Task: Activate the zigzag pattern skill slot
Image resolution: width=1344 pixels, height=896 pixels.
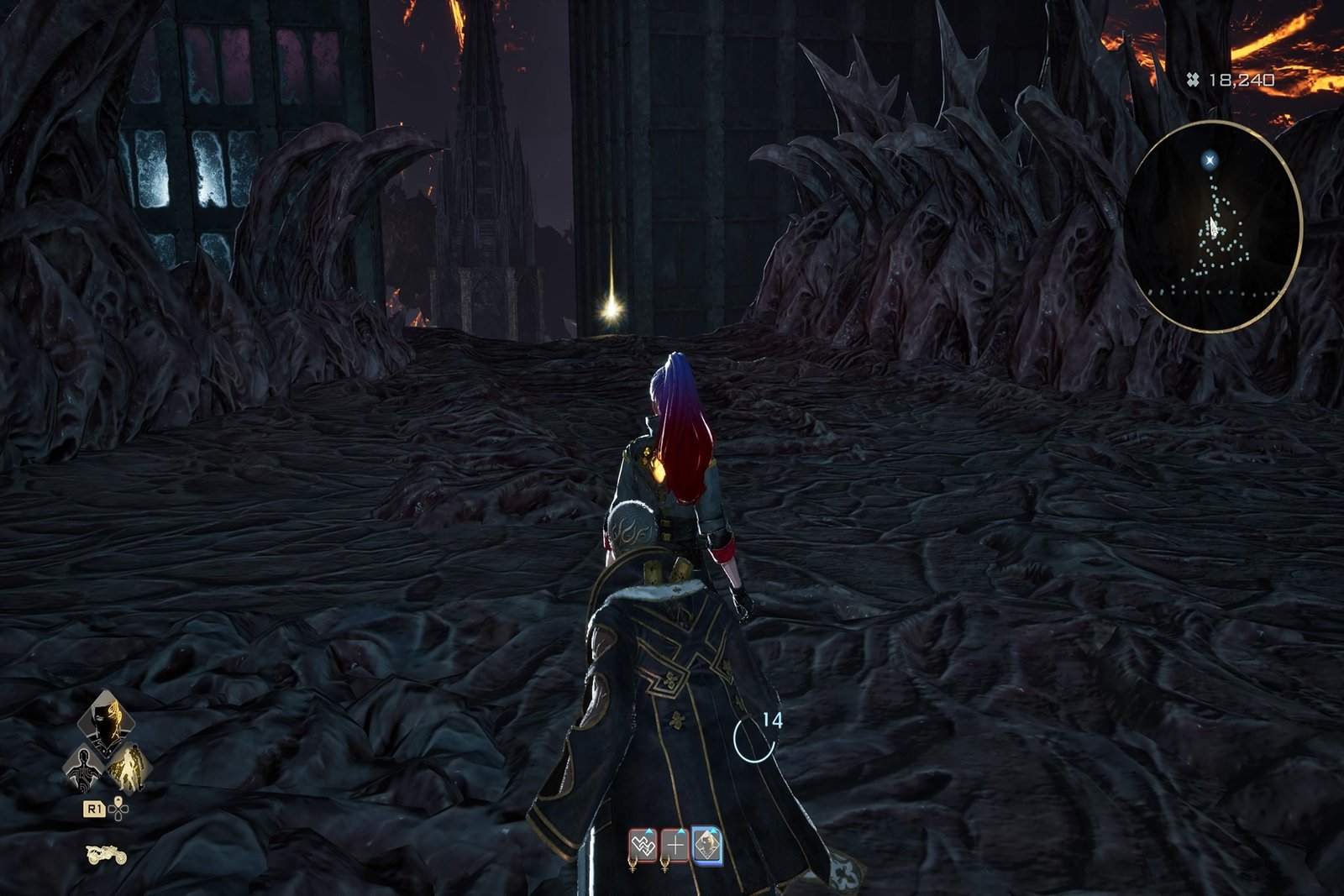Action: tap(643, 846)
